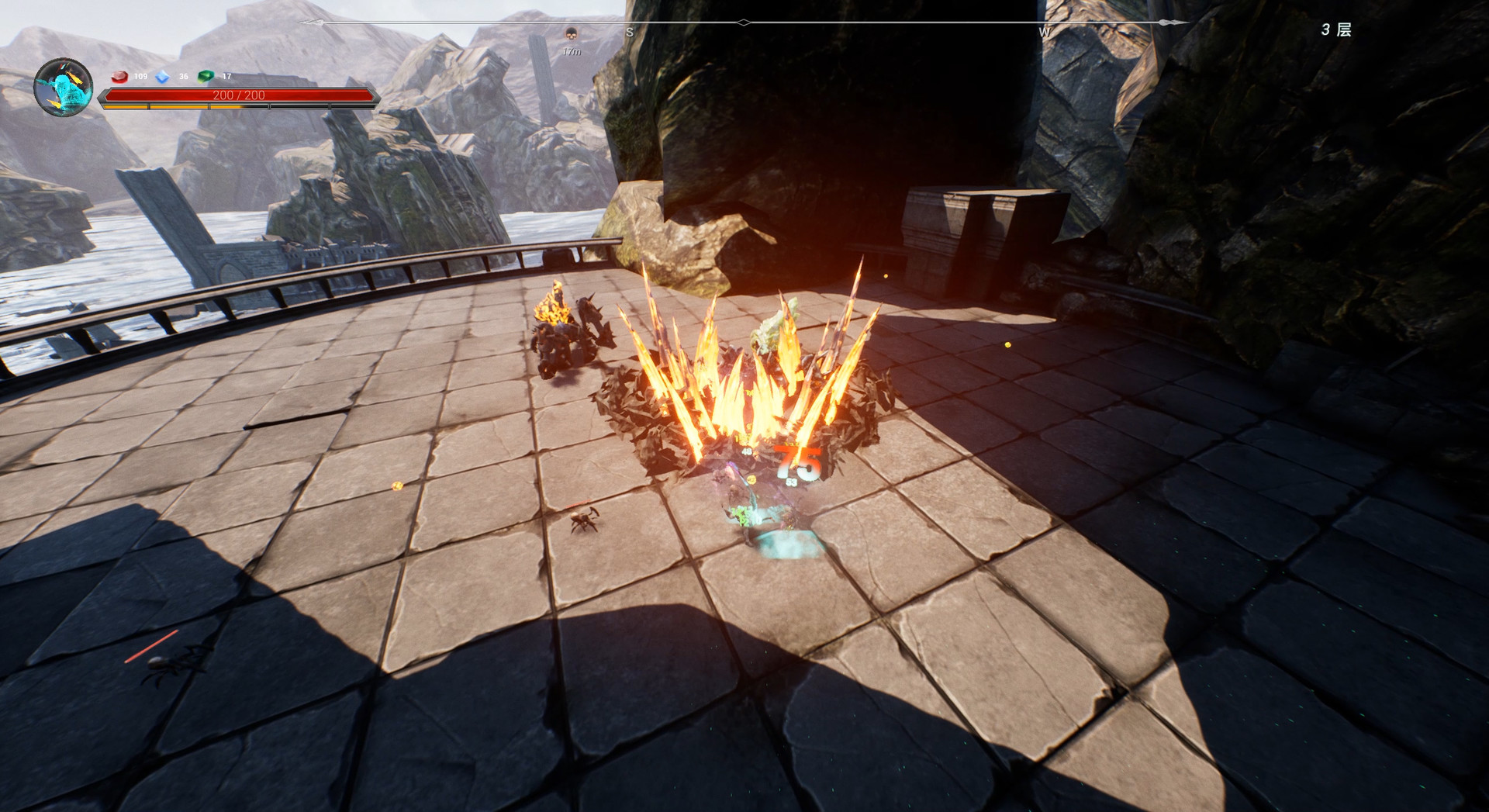Click the red gem resource icon
Image resolution: width=1489 pixels, height=812 pixels.
(119, 78)
